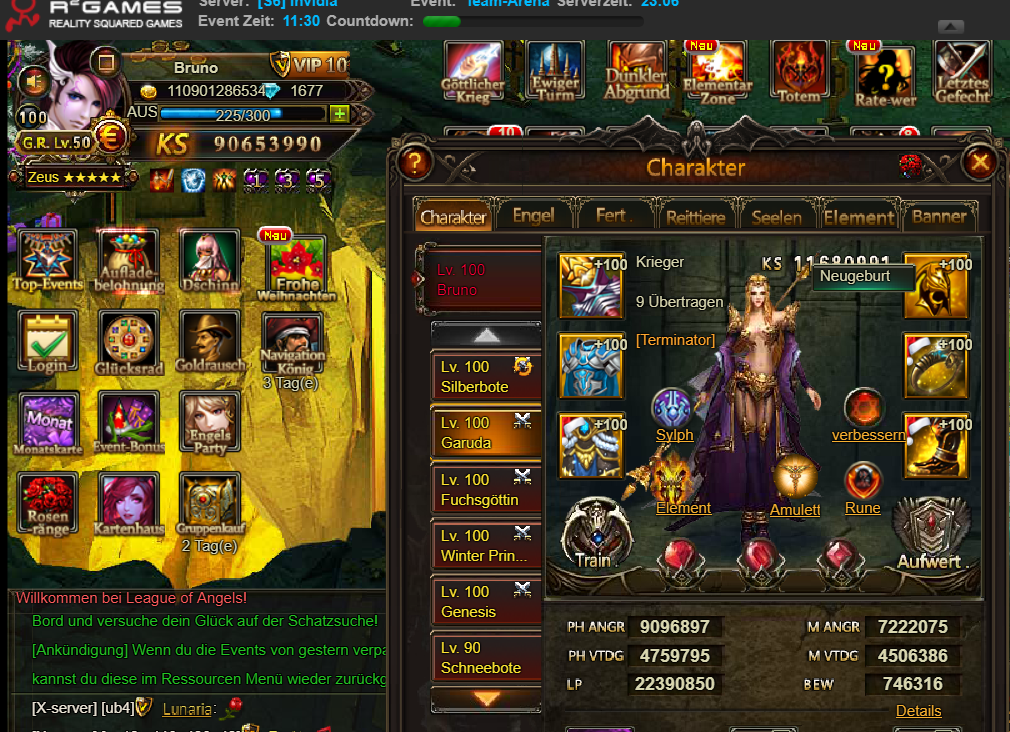This screenshot has width=1010, height=732.
Task: Show the Seelen tab
Action: tap(777, 216)
